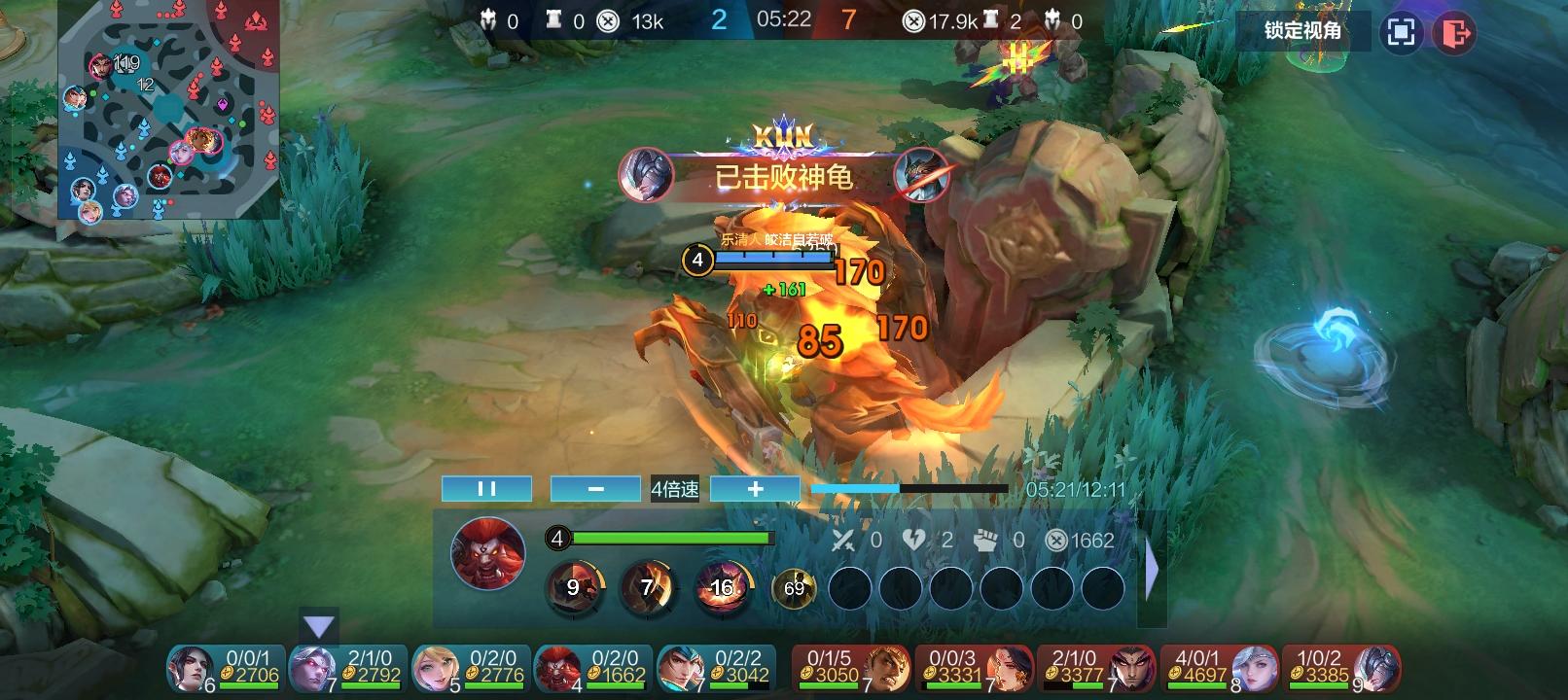Click the 4倍速 speed label
Image resolution: width=1568 pixels, height=700 pixels.
673,489
